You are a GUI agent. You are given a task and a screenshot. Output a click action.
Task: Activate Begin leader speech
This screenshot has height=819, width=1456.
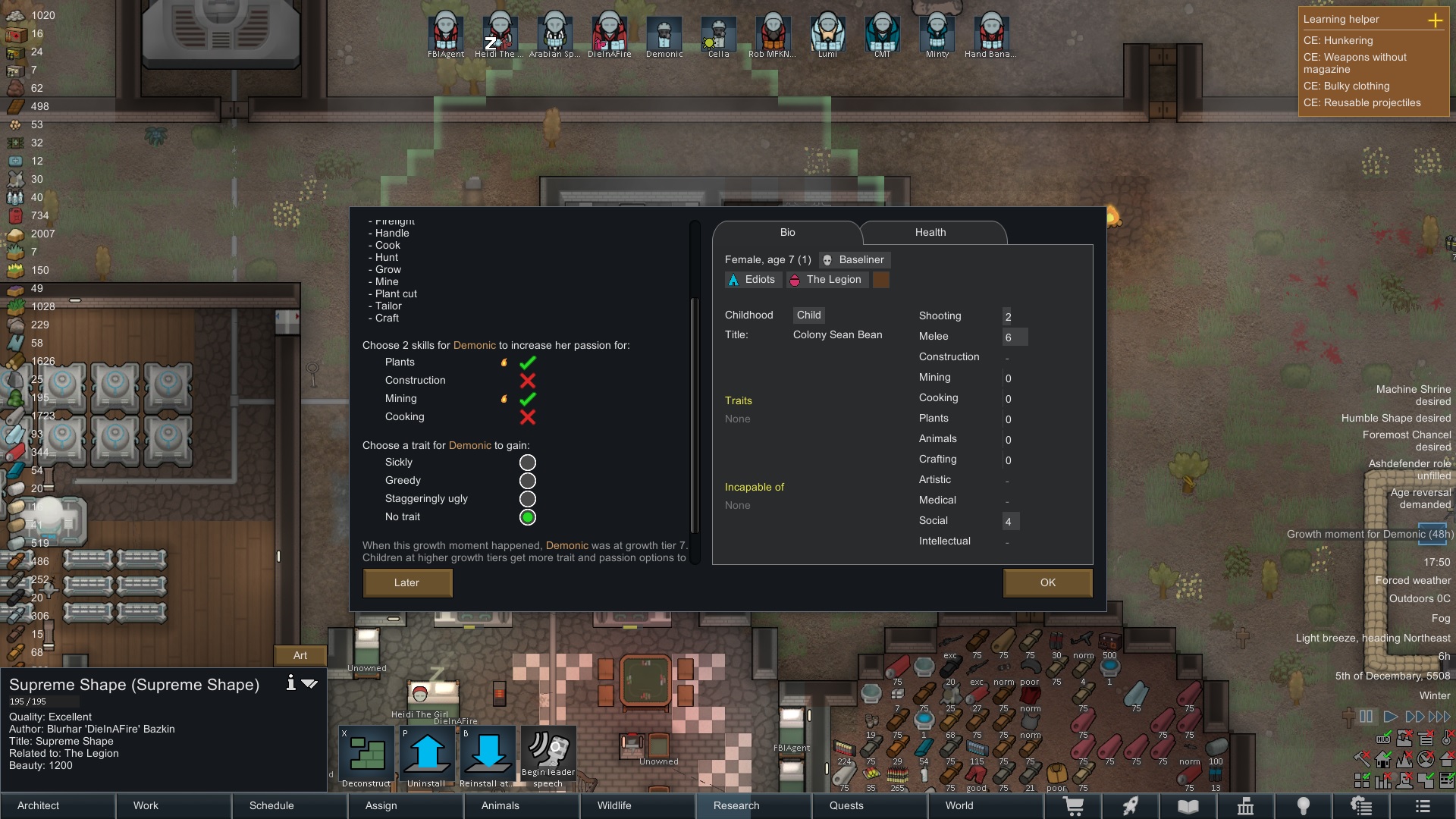tap(548, 755)
